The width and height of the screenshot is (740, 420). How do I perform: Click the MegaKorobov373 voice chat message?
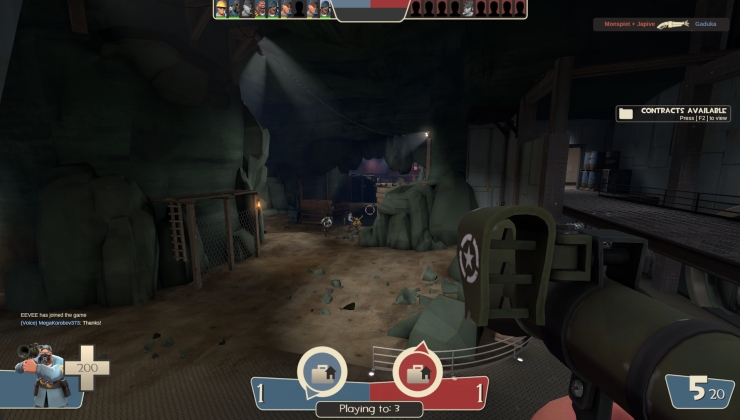[60, 323]
